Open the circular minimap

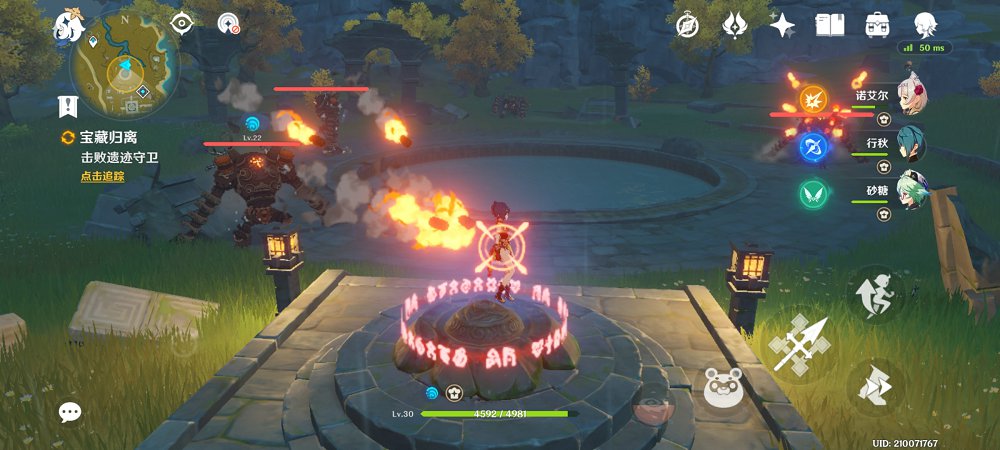119,68
